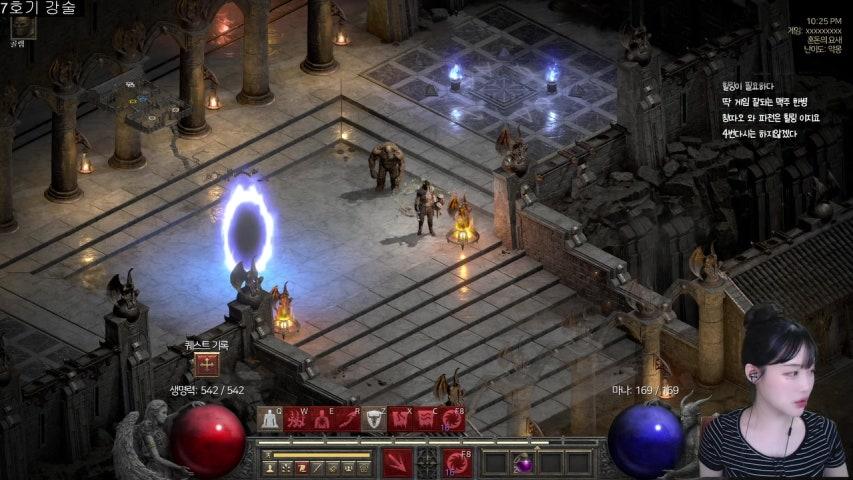
Task: Select the Z hotkey grey armor skill
Action: pos(374,419)
